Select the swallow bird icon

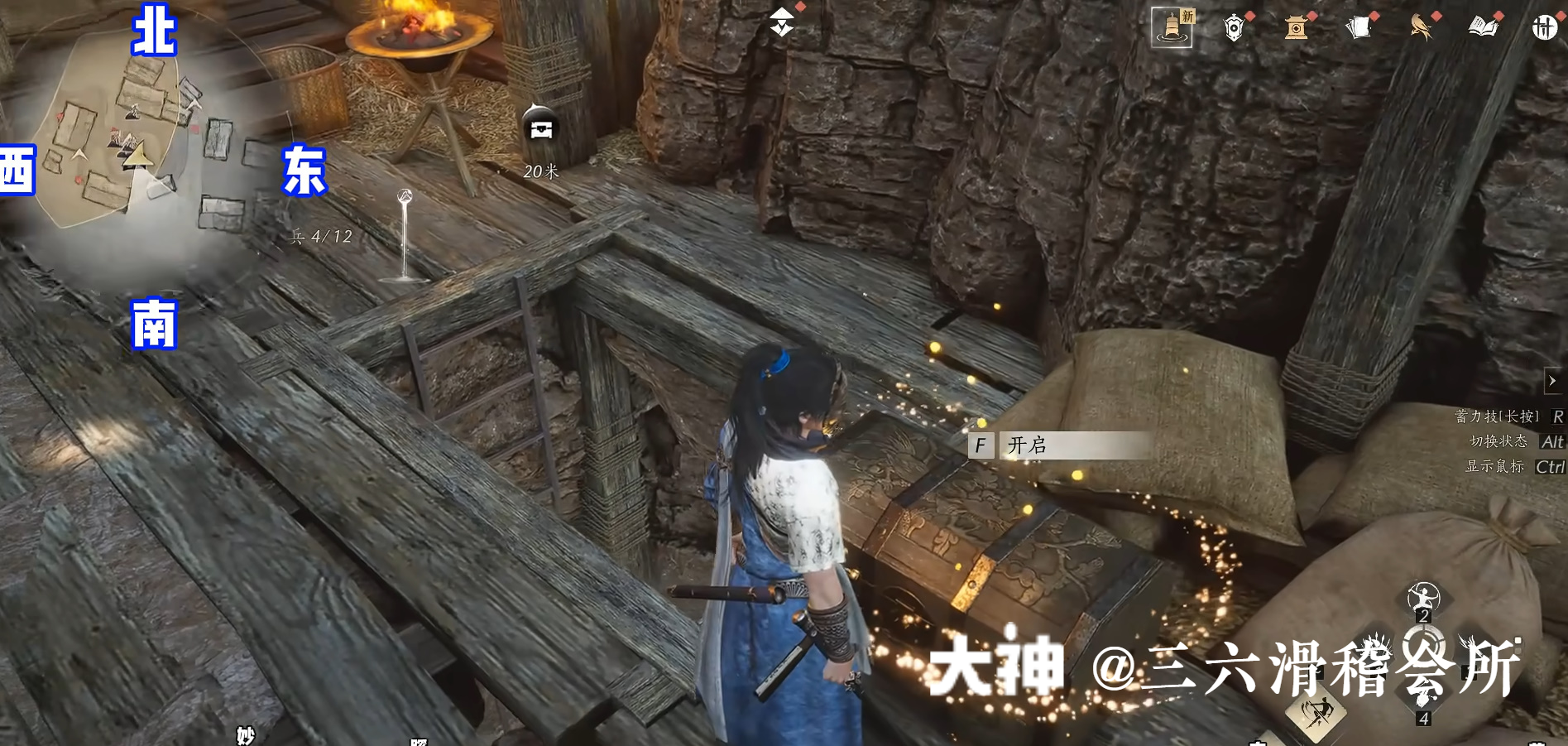pyautogui.click(x=1422, y=27)
